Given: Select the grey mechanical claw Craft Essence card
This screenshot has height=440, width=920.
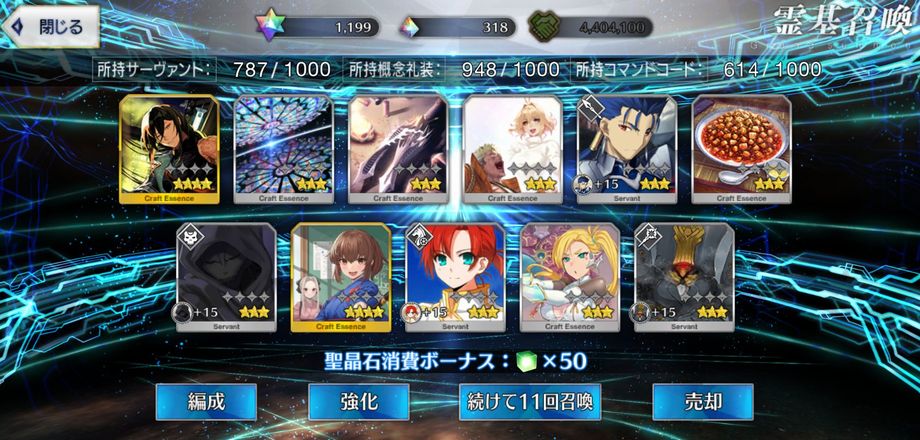Looking at the screenshot, I should (x=398, y=149).
